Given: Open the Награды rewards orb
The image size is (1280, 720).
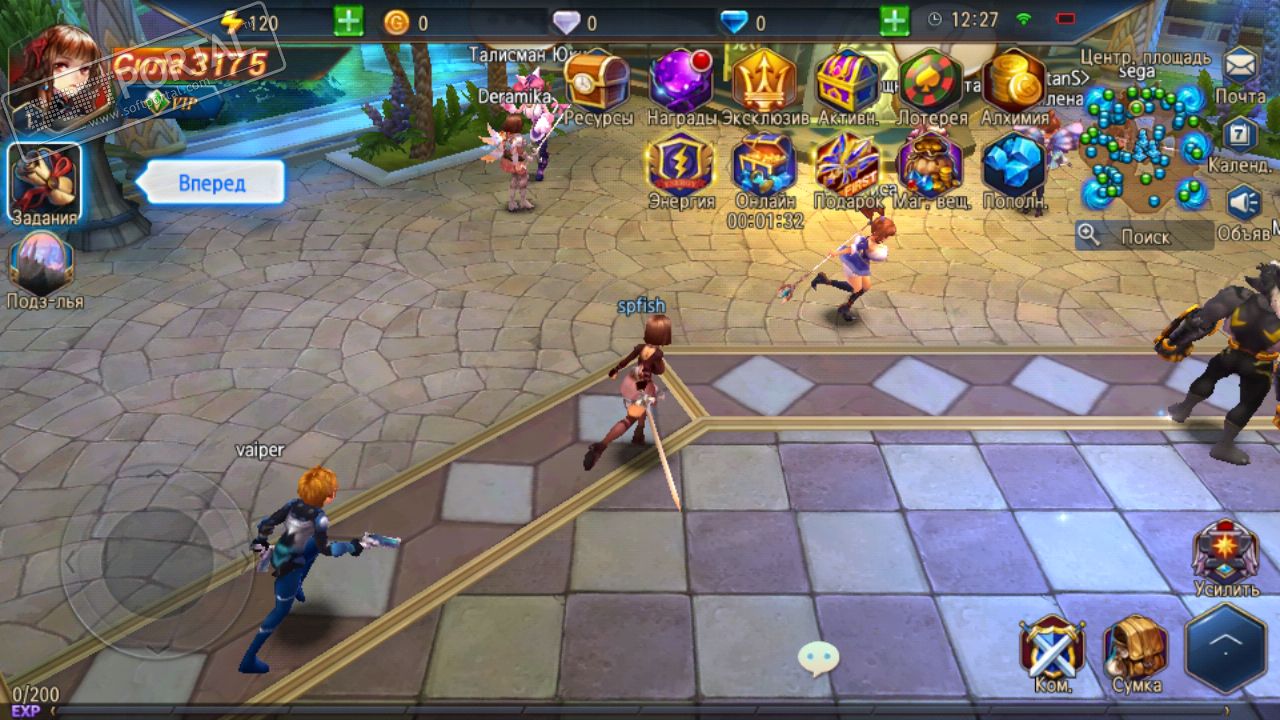Looking at the screenshot, I should point(681,83).
